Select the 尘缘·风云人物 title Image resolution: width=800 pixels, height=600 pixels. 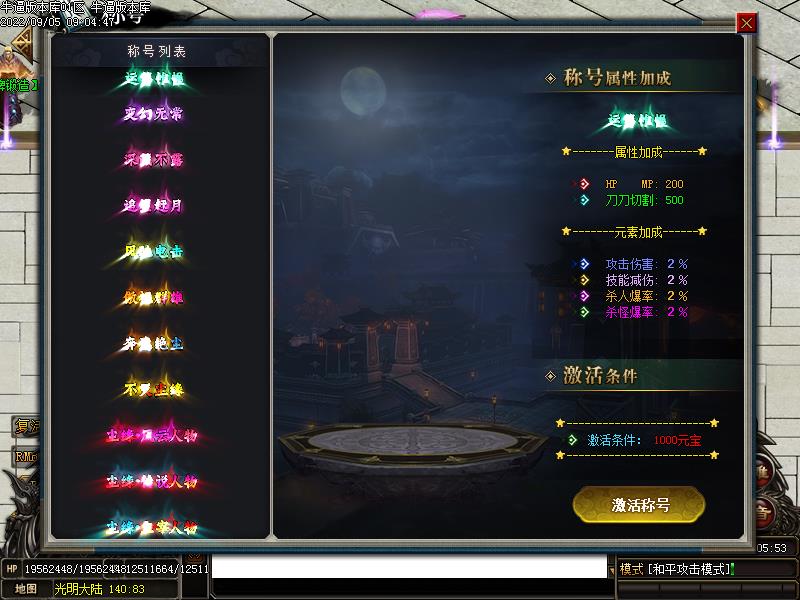coord(153,436)
